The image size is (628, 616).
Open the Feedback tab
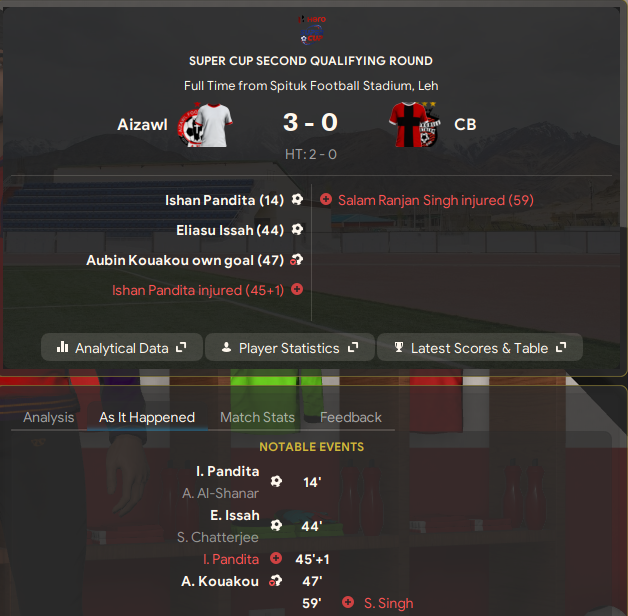pyautogui.click(x=351, y=417)
